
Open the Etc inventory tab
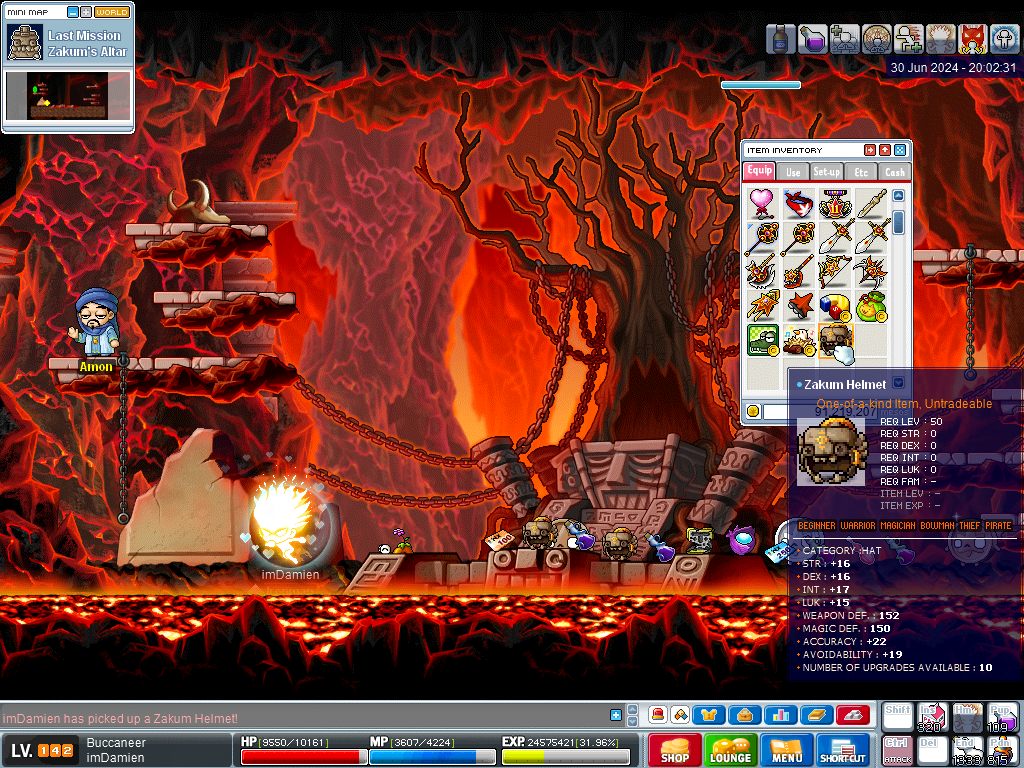(861, 172)
